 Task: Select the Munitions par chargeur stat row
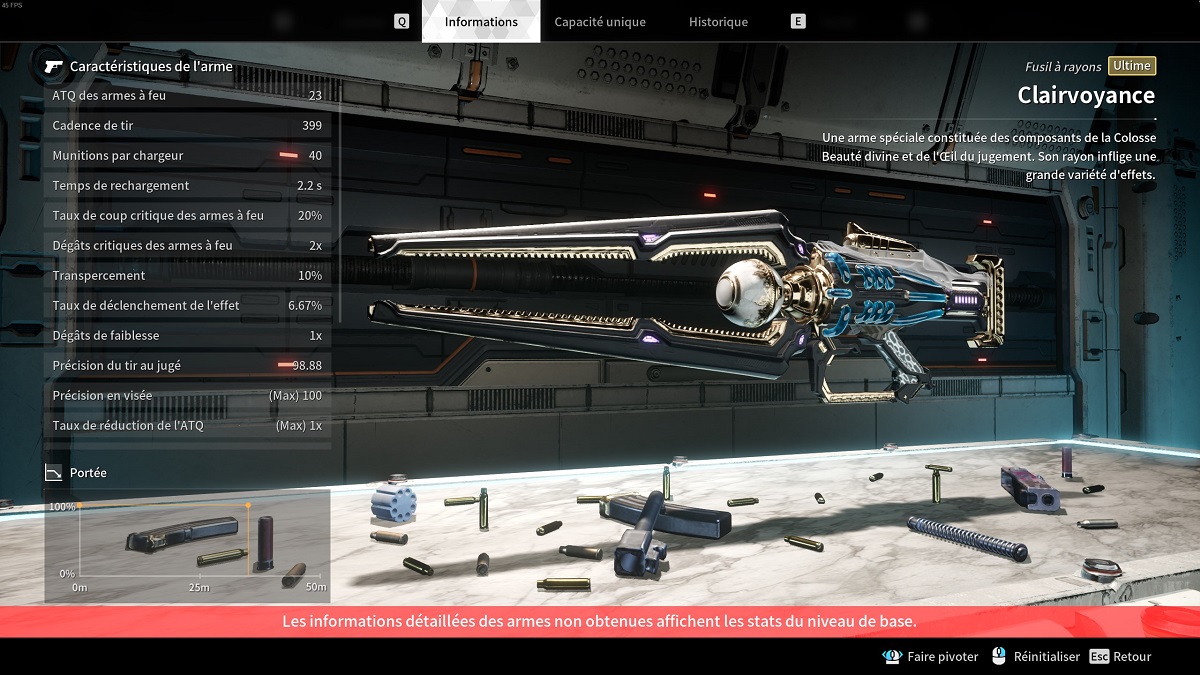click(x=187, y=156)
